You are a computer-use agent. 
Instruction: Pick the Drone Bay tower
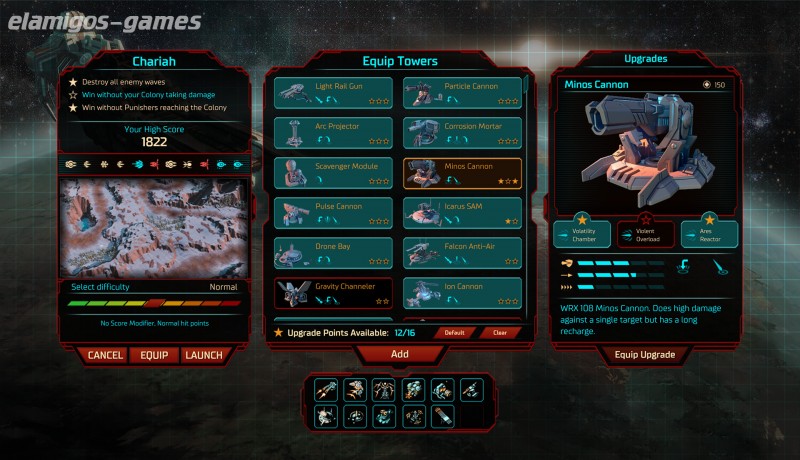click(x=332, y=253)
